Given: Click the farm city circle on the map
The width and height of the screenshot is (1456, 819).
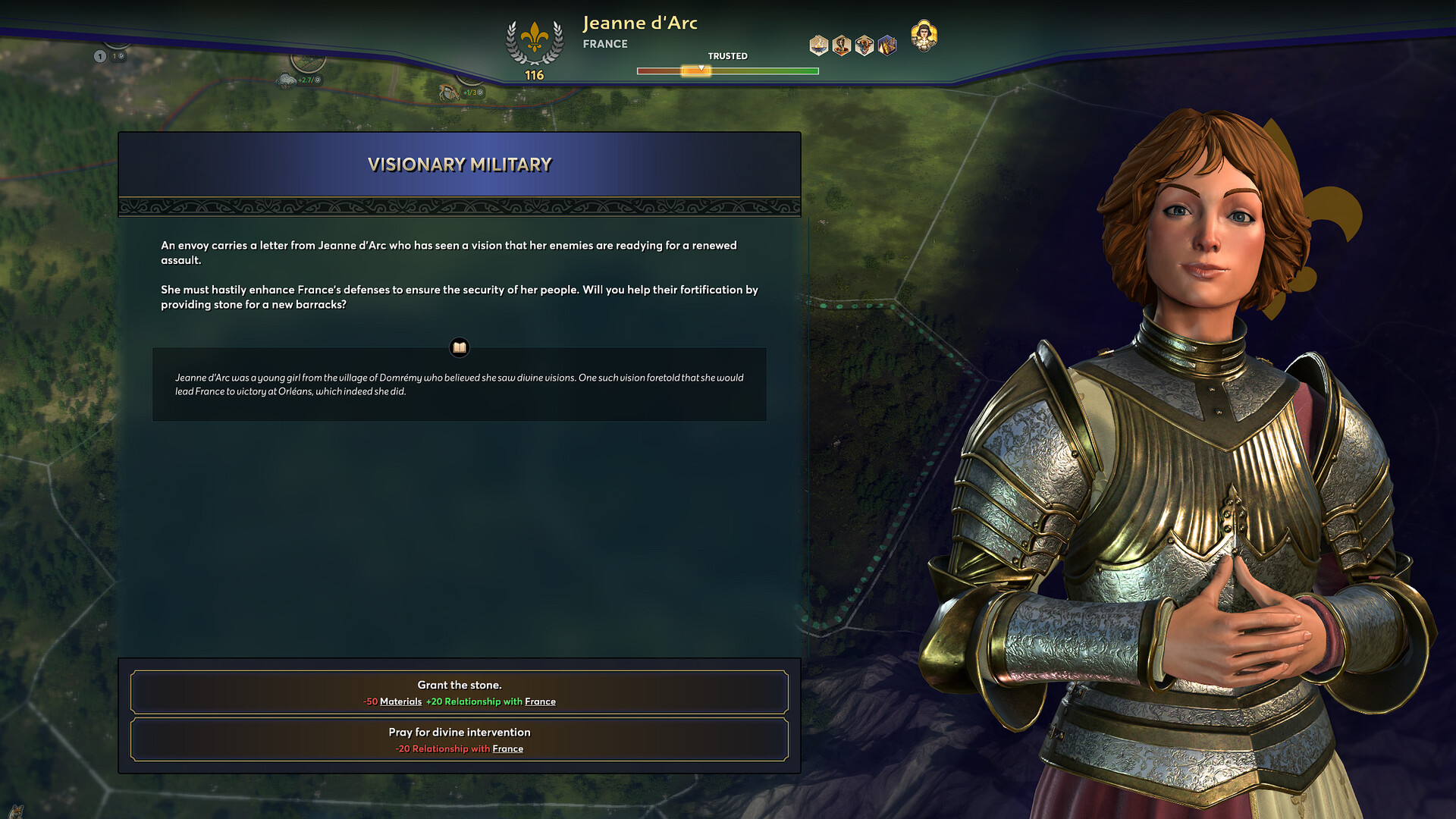Looking at the screenshot, I should (x=308, y=64).
